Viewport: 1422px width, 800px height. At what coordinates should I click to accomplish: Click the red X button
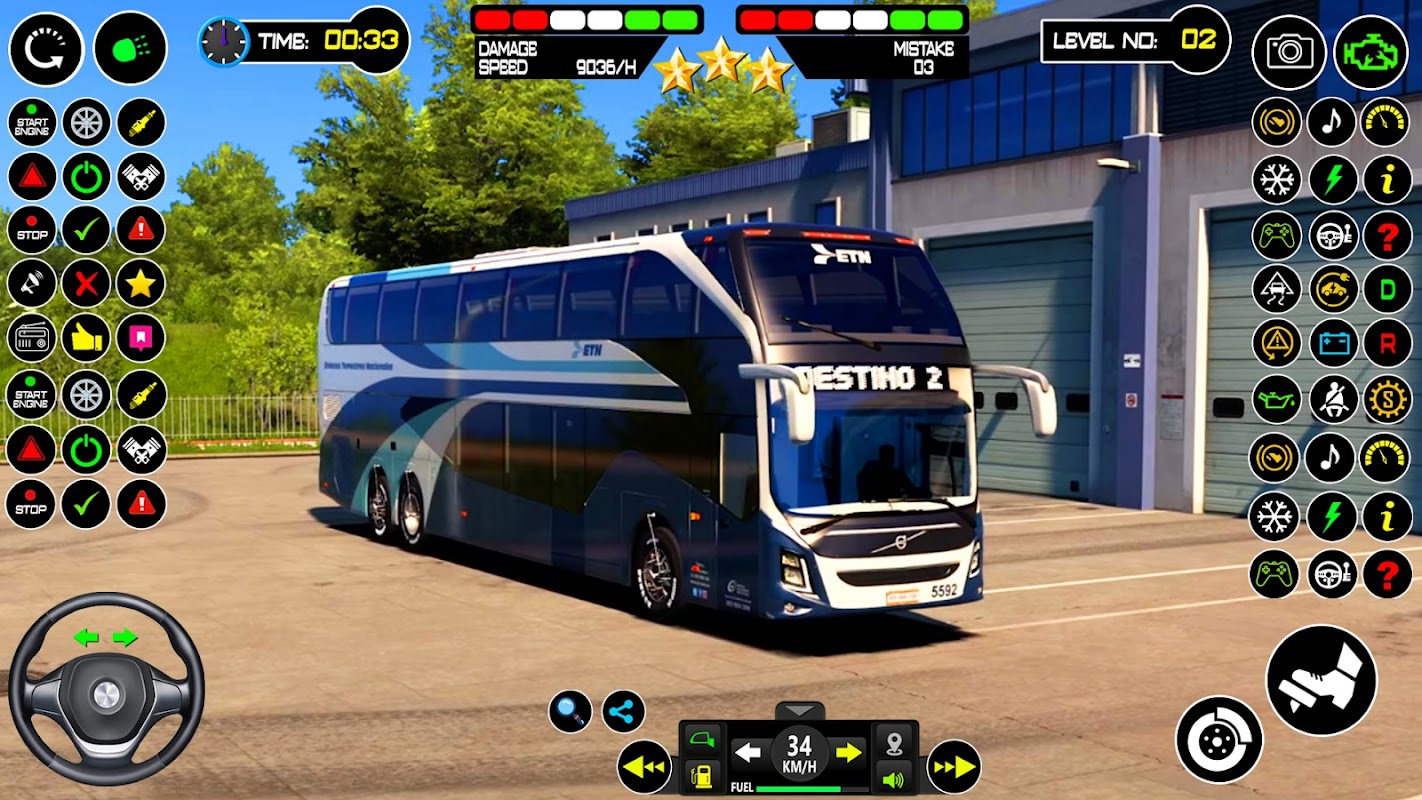point(86,285)
